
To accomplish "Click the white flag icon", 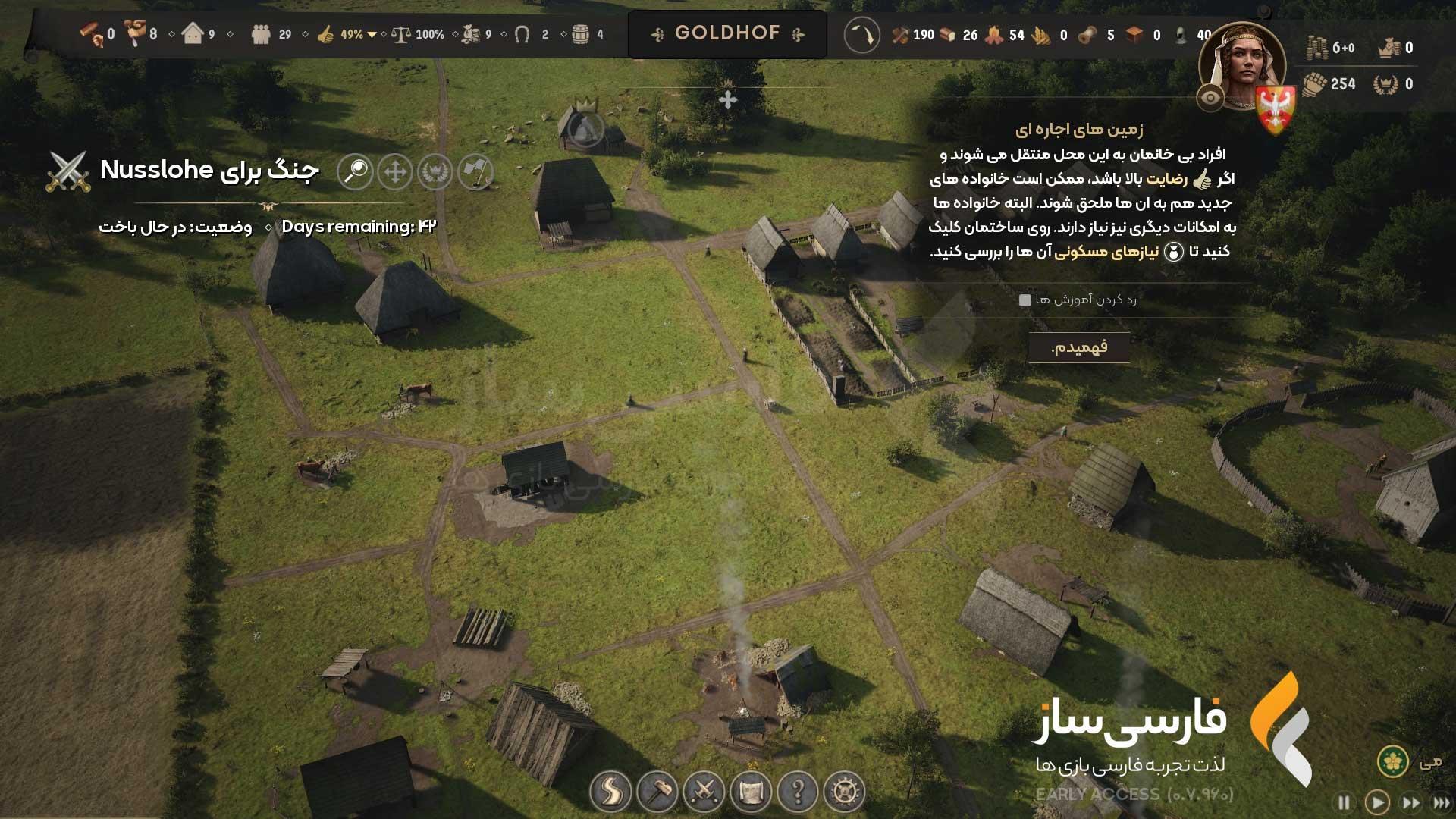I will pos(475,171).
